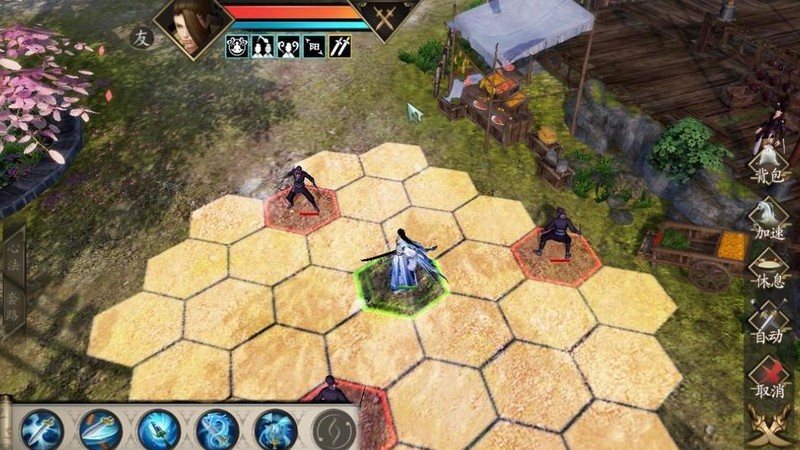
Task: Select the water dragon sword skill
Action: [x=217, y=429]
